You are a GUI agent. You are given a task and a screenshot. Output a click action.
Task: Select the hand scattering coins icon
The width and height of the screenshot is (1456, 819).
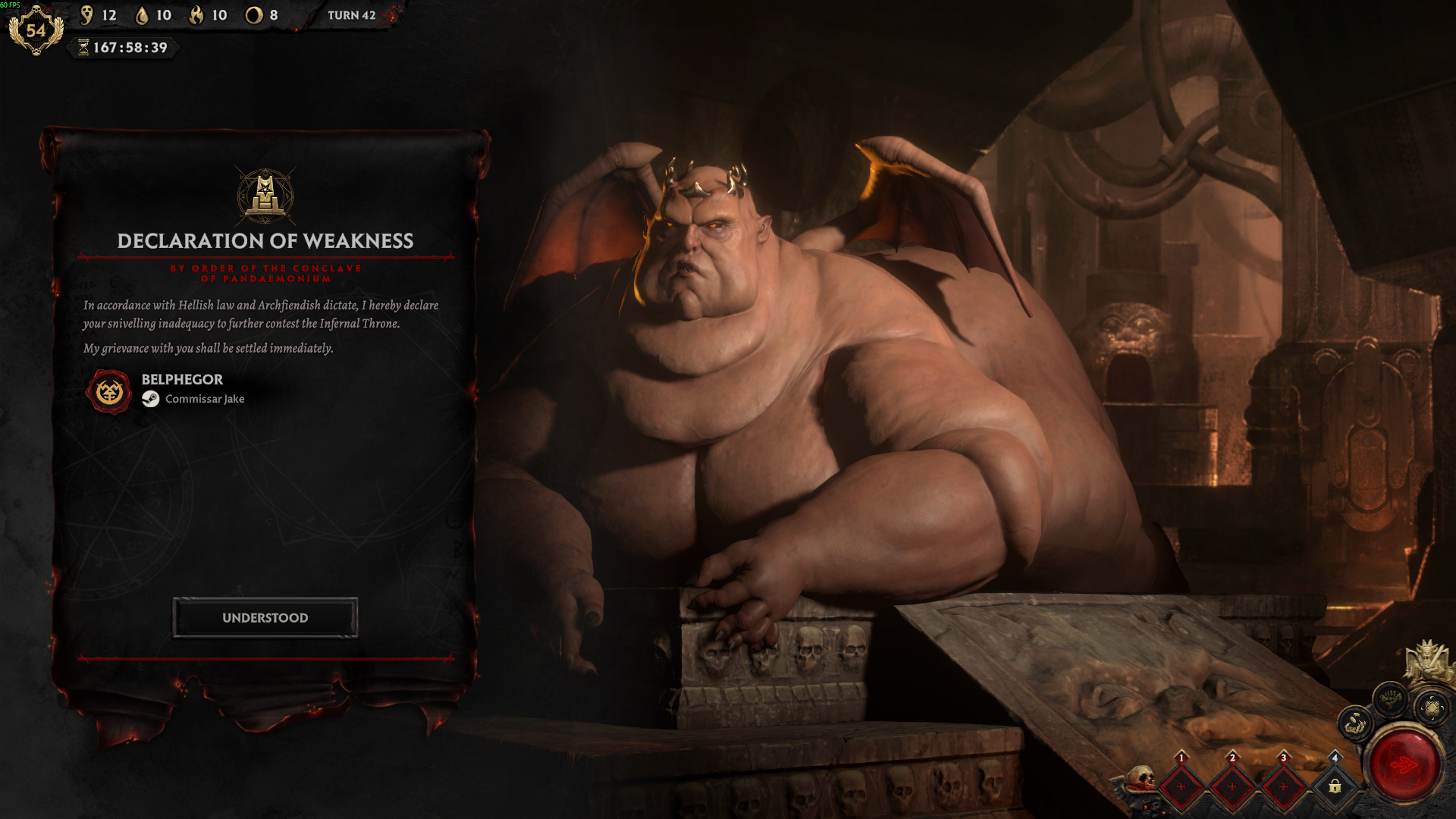[1354, 723]
